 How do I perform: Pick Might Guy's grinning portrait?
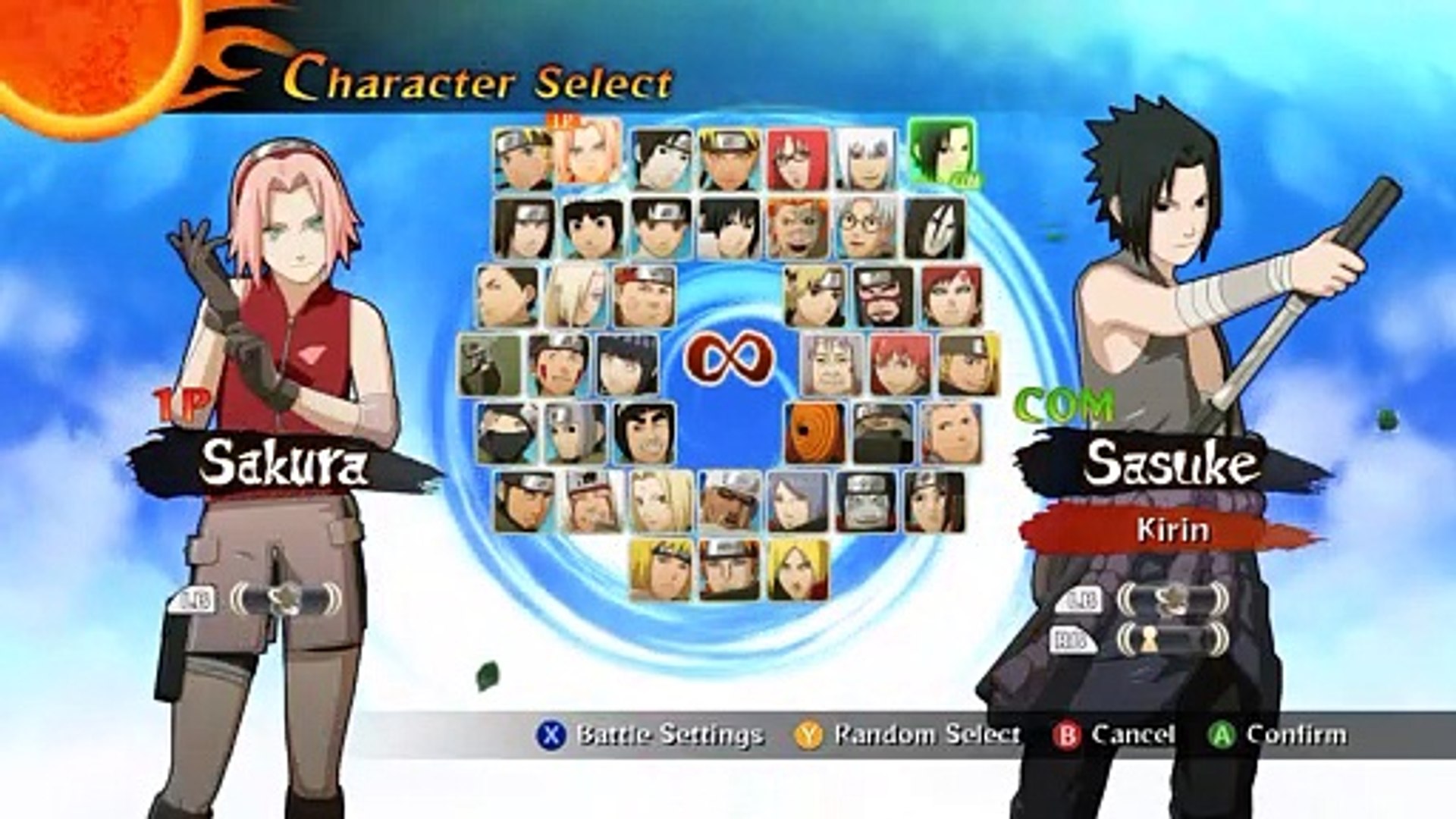[644, 433]
